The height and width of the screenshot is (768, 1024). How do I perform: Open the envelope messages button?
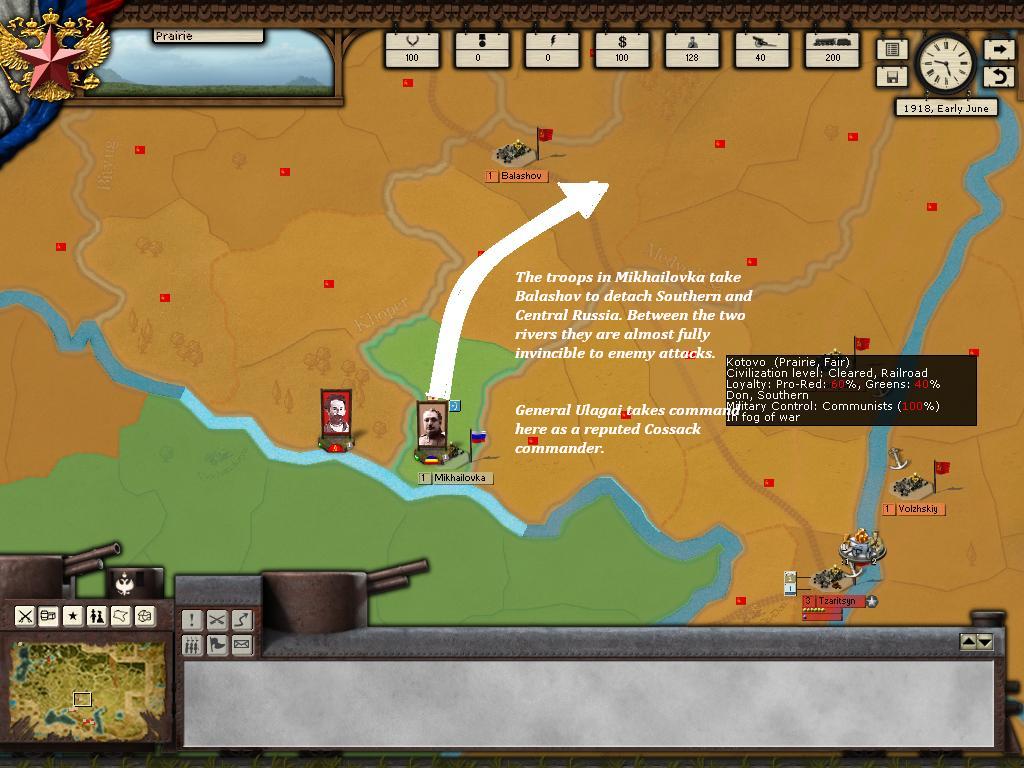pyautogui.click(x=241, y=645)
